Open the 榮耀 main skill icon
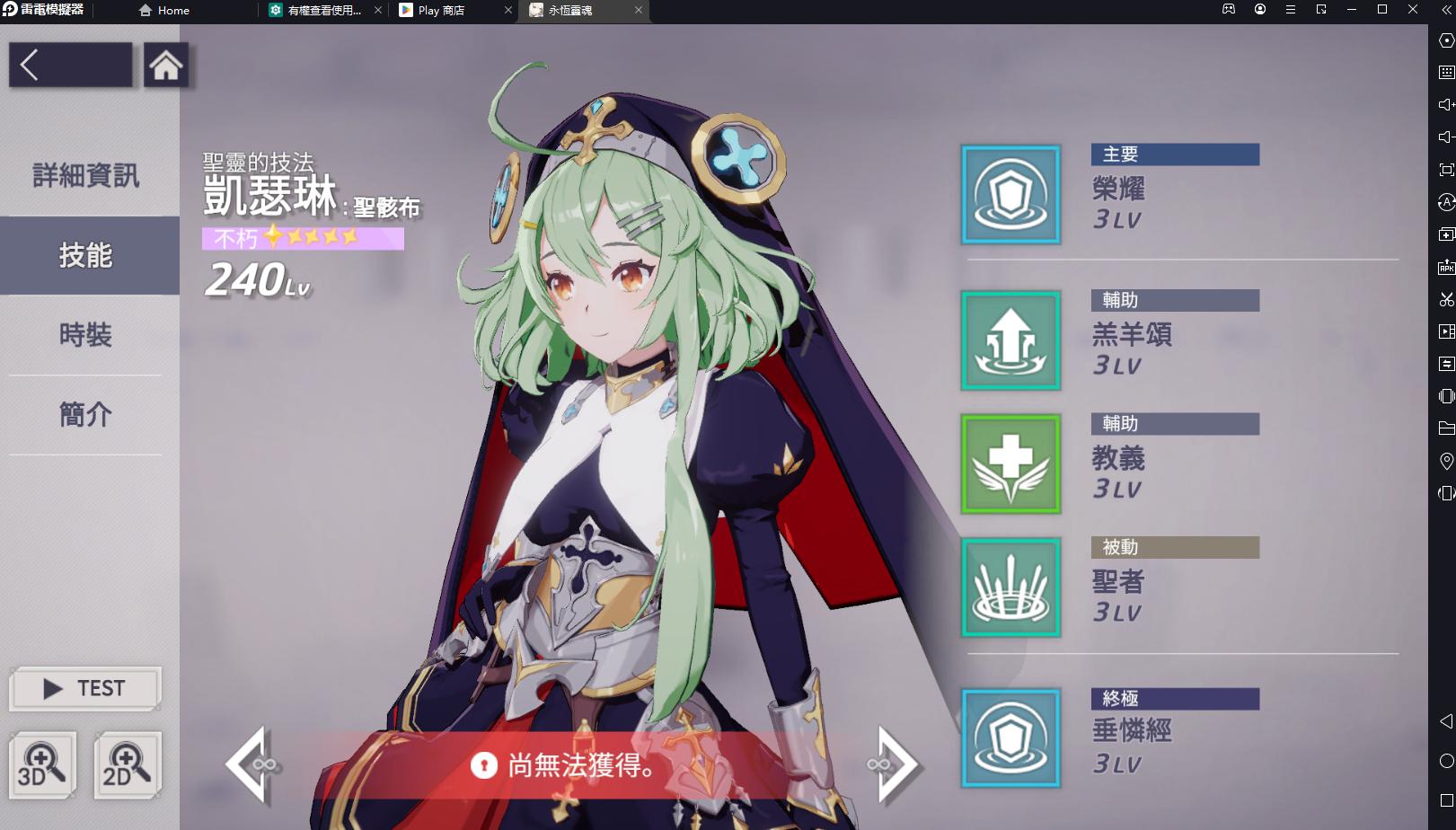 [1010, 194]
